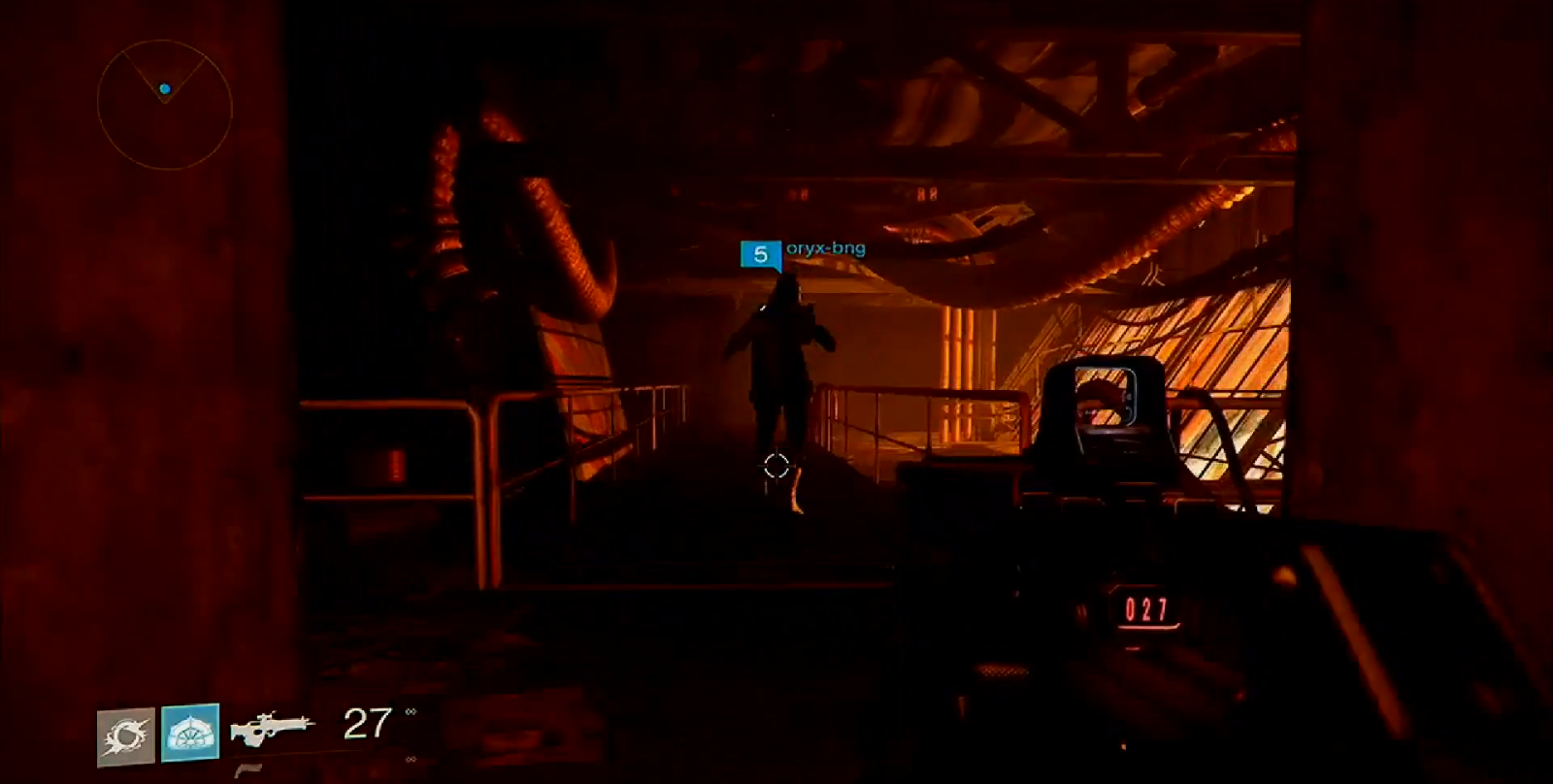The image size is (1553, 784).
Task: Click the player arrow marker on radar
Action: 165,89
